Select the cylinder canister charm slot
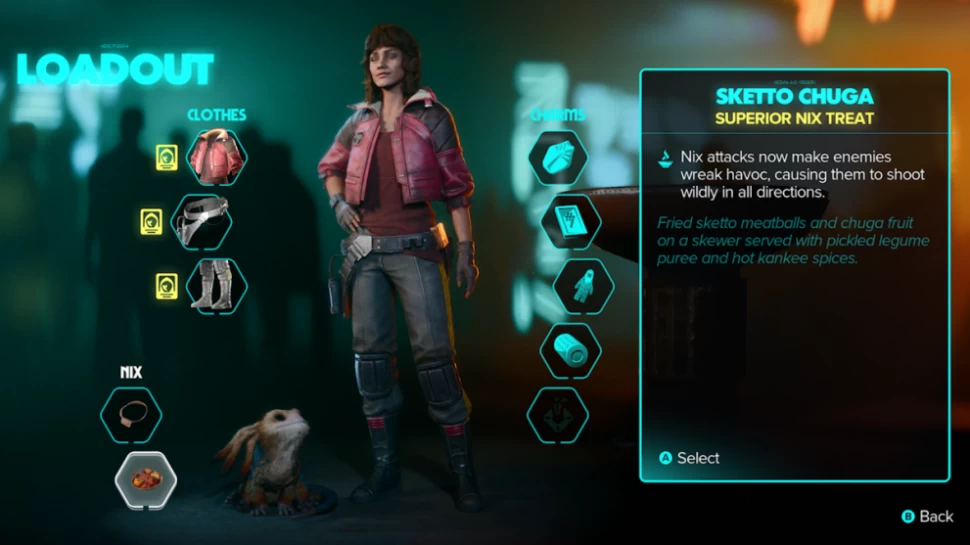Screen dimensions: 970x545 pos(570,350)
